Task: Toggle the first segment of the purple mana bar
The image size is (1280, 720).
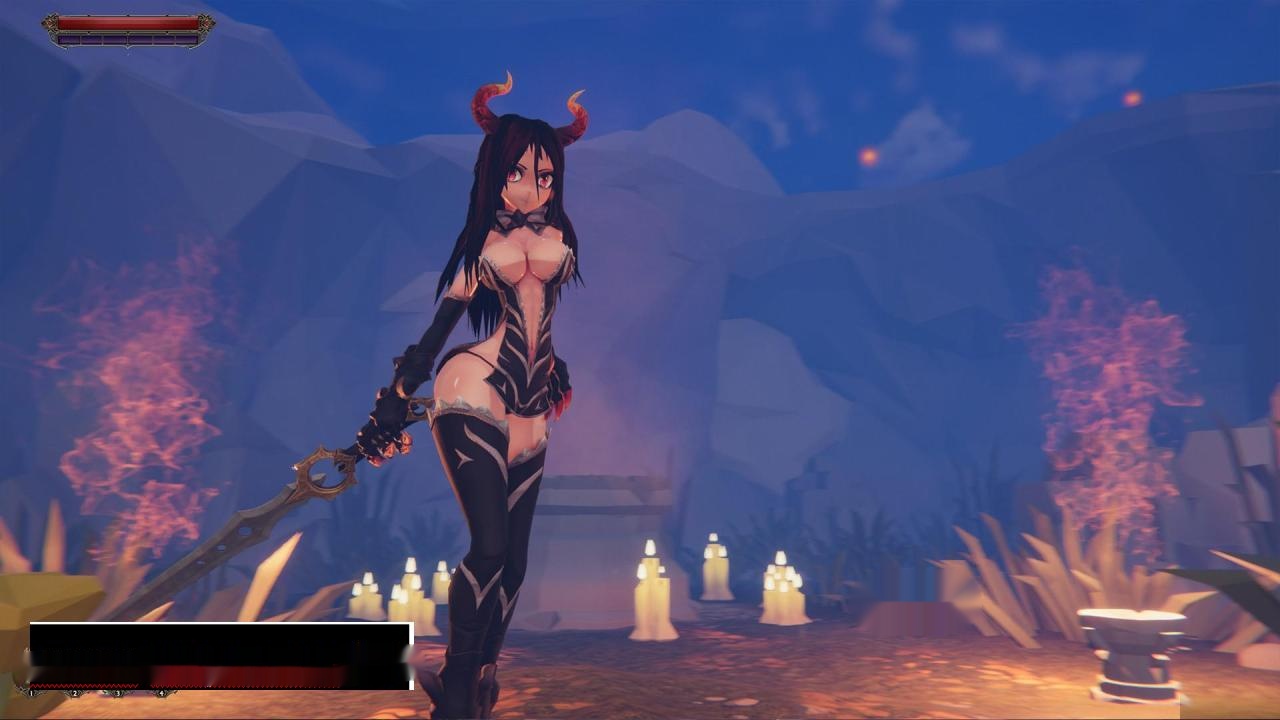Action: tap(68, 40)
